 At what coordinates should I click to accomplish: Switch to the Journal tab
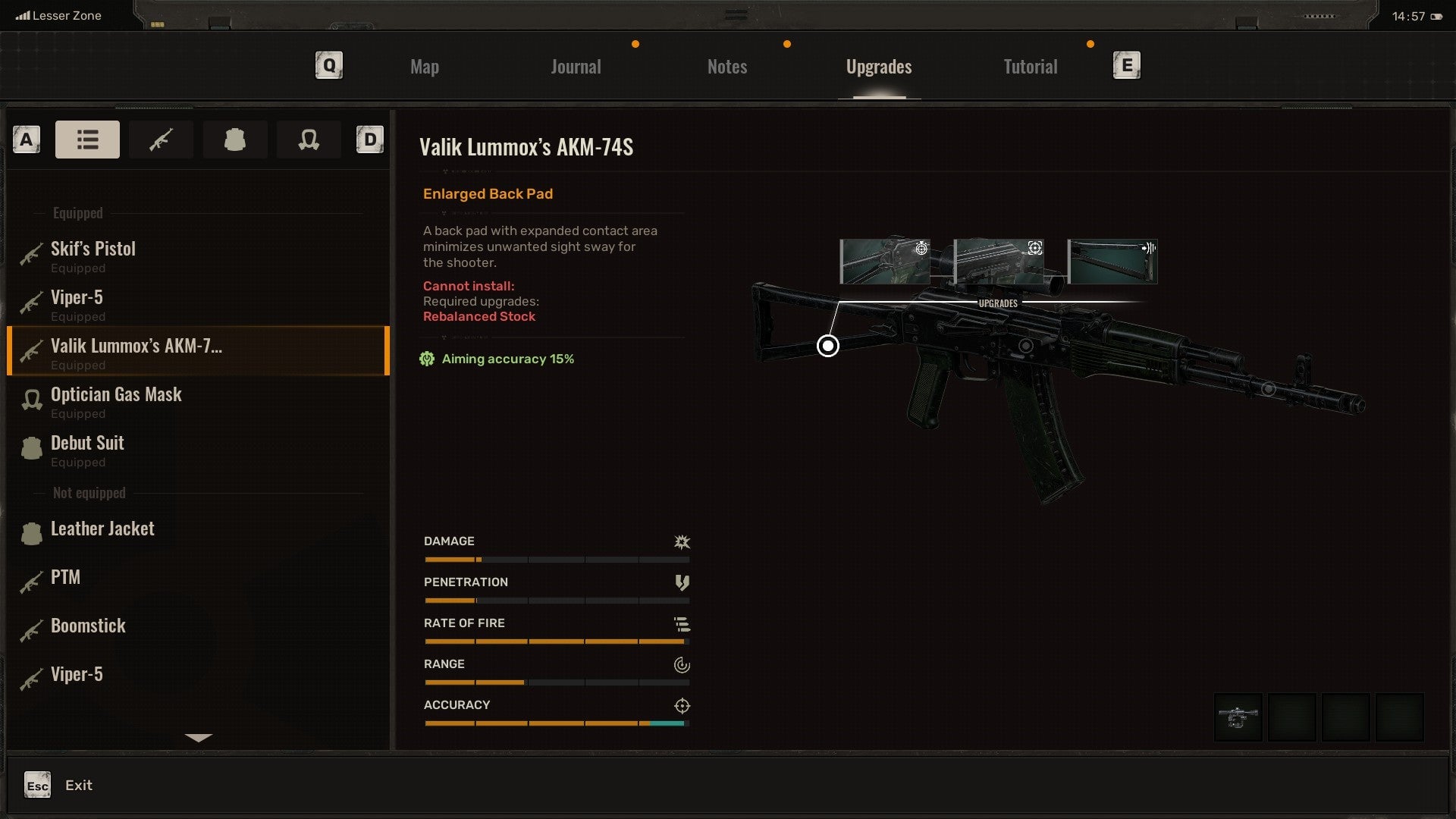pos(576,67)
